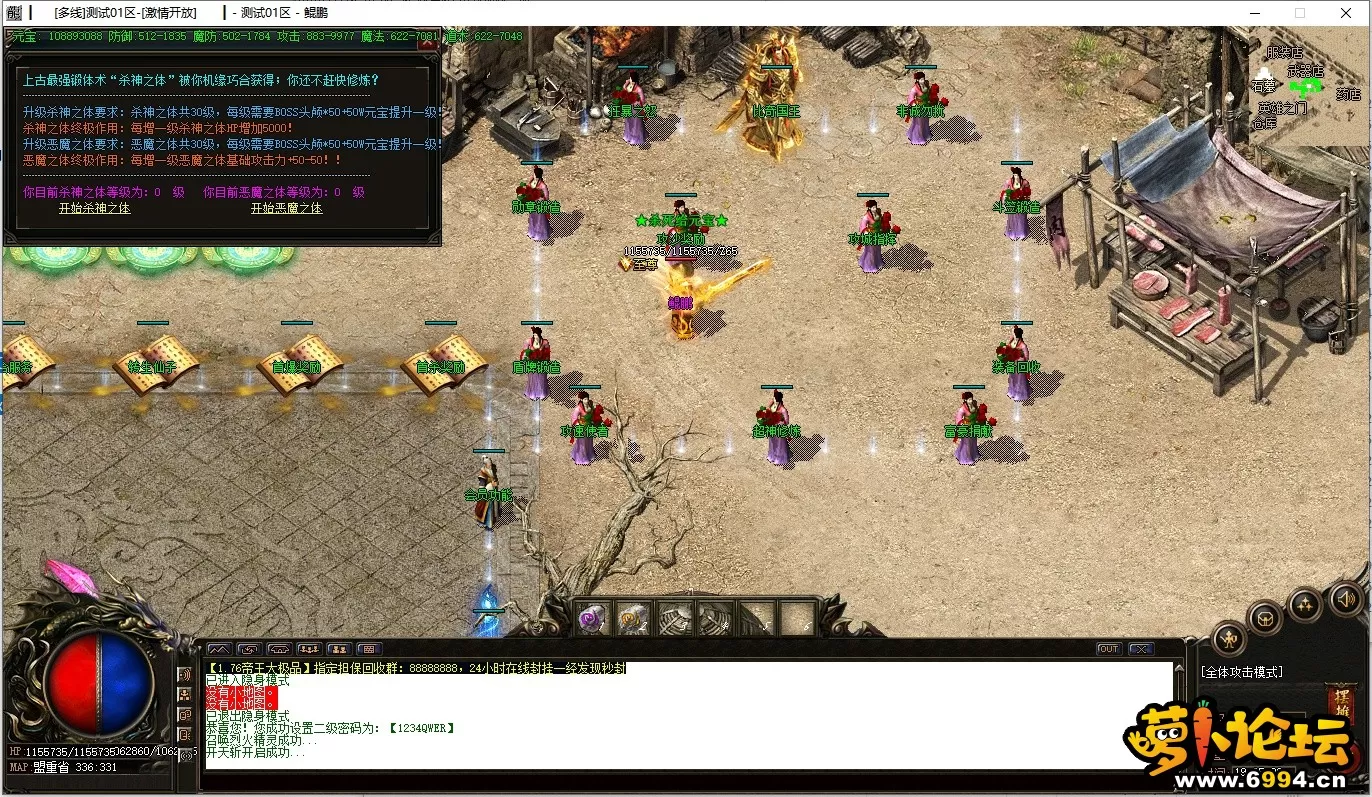Use the yellow scroll in the belt slot

tap(632, 618)
